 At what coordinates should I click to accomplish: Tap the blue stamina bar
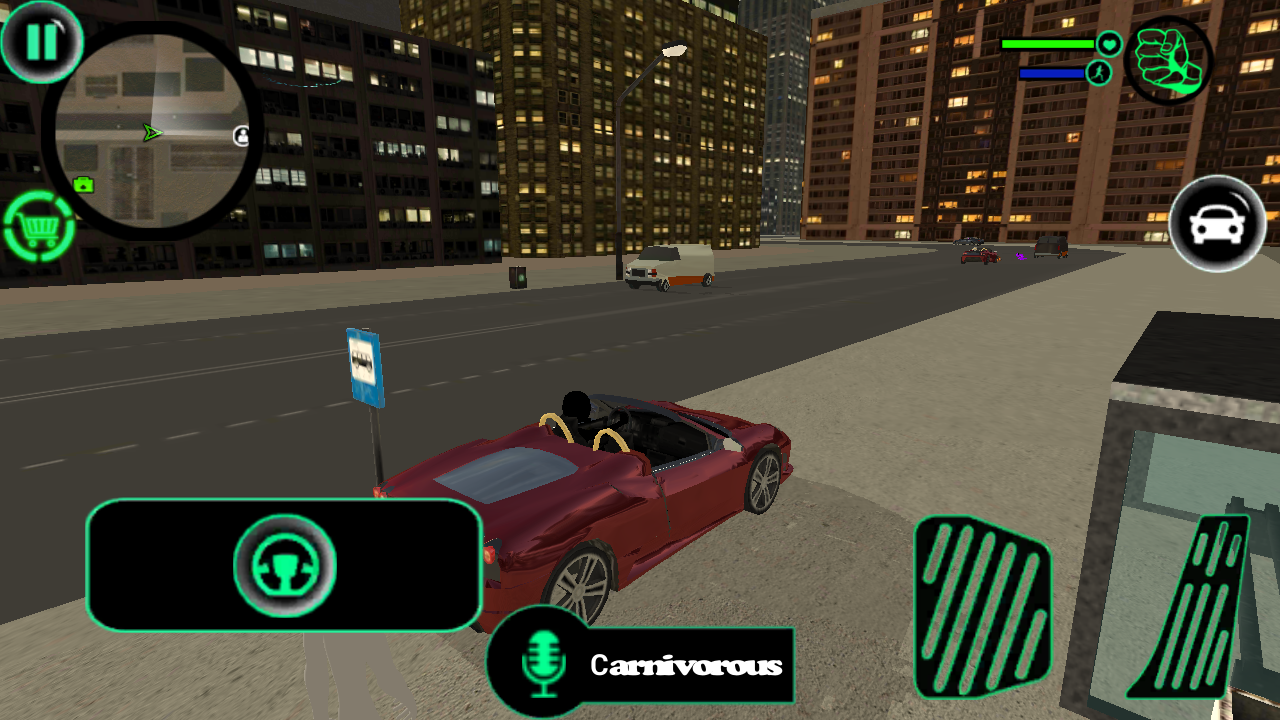pos(1050,73)
